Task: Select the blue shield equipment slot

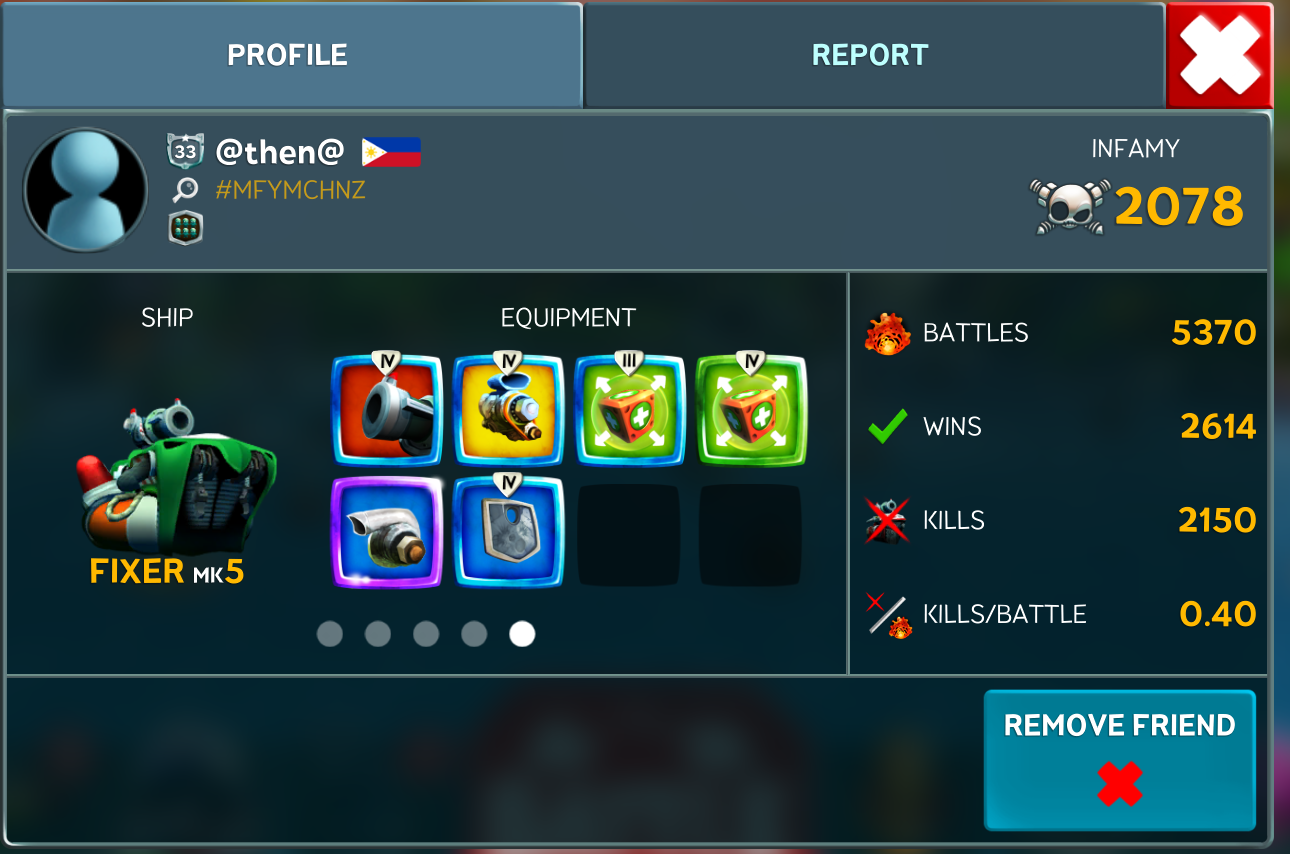Action: pyautogui.click(x=508, y=532)
